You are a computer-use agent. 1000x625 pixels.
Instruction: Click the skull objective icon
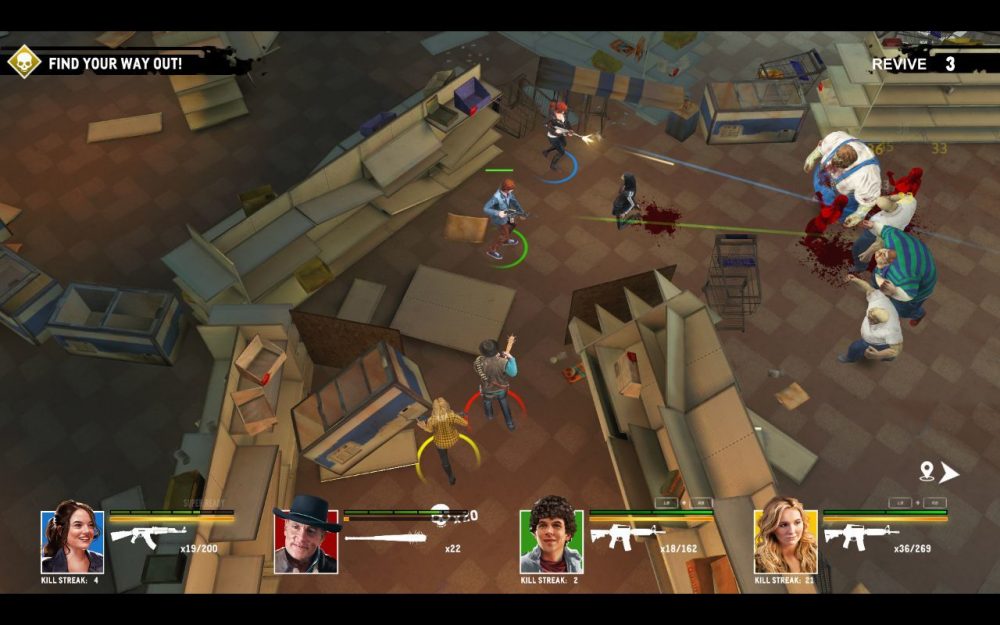24,62
